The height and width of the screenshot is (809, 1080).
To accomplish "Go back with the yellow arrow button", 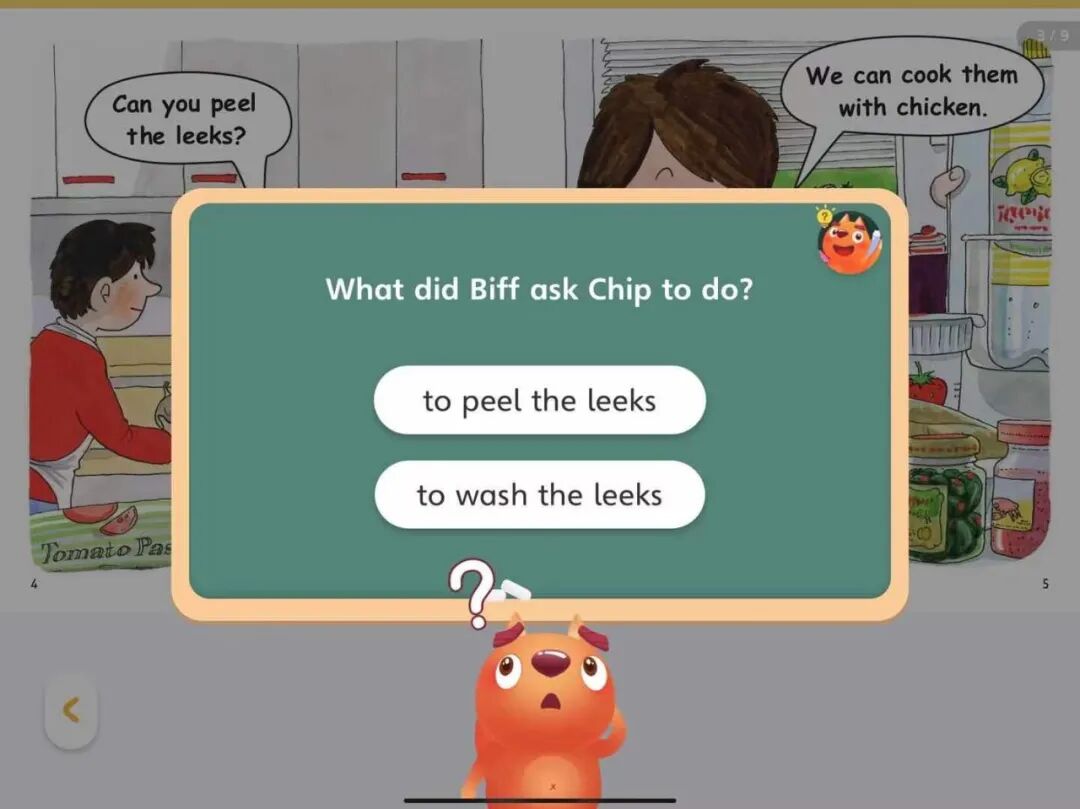I will click(71, 711).
